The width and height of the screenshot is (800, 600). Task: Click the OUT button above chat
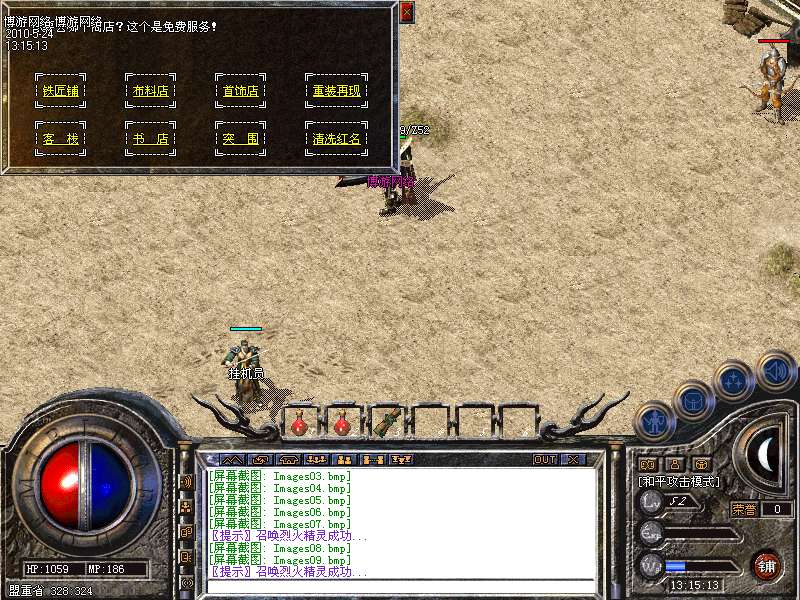(x=544, y=460)
